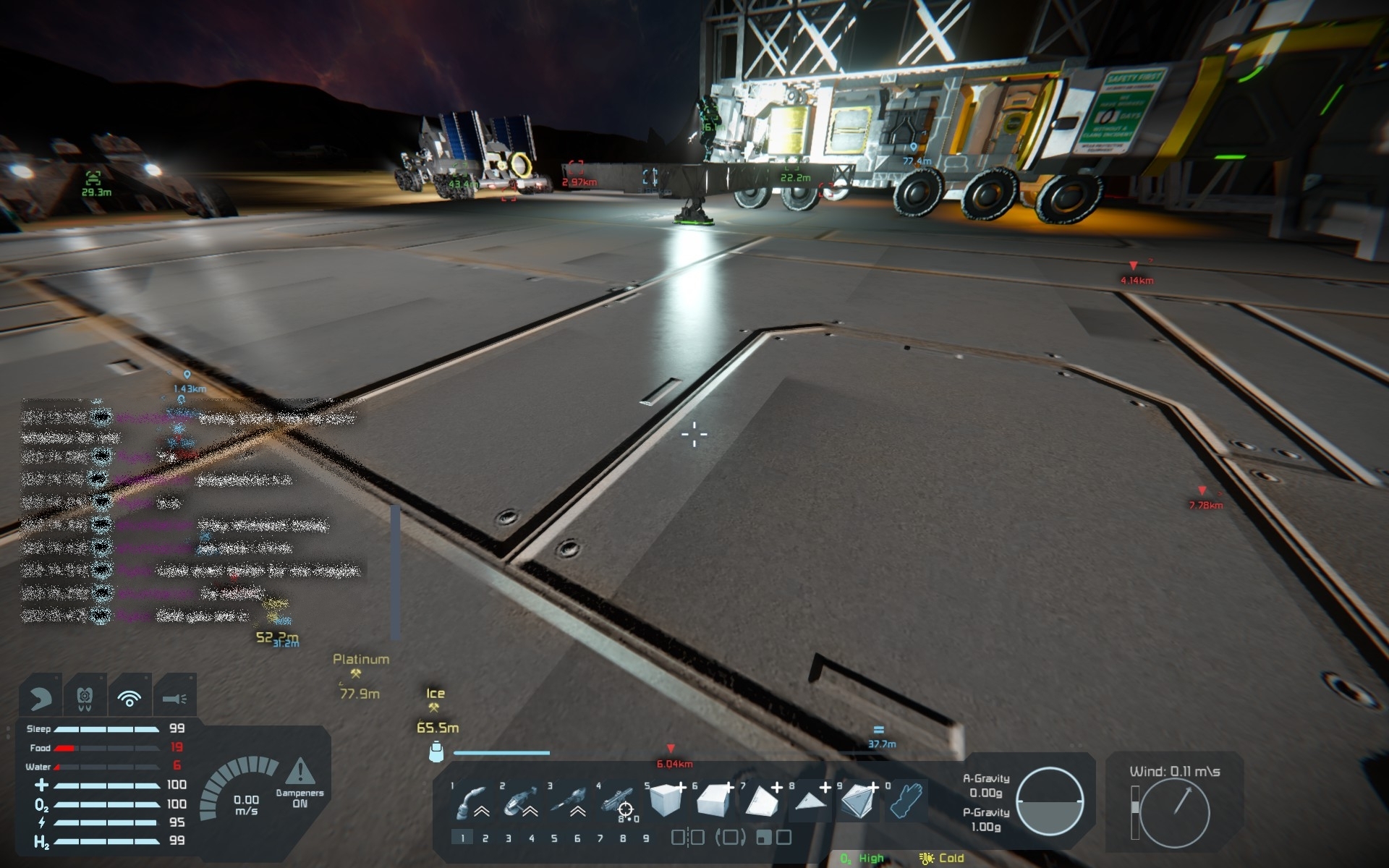
Task: Pick the chamfered cube block in slot 6
Action: tap(713, 801)
